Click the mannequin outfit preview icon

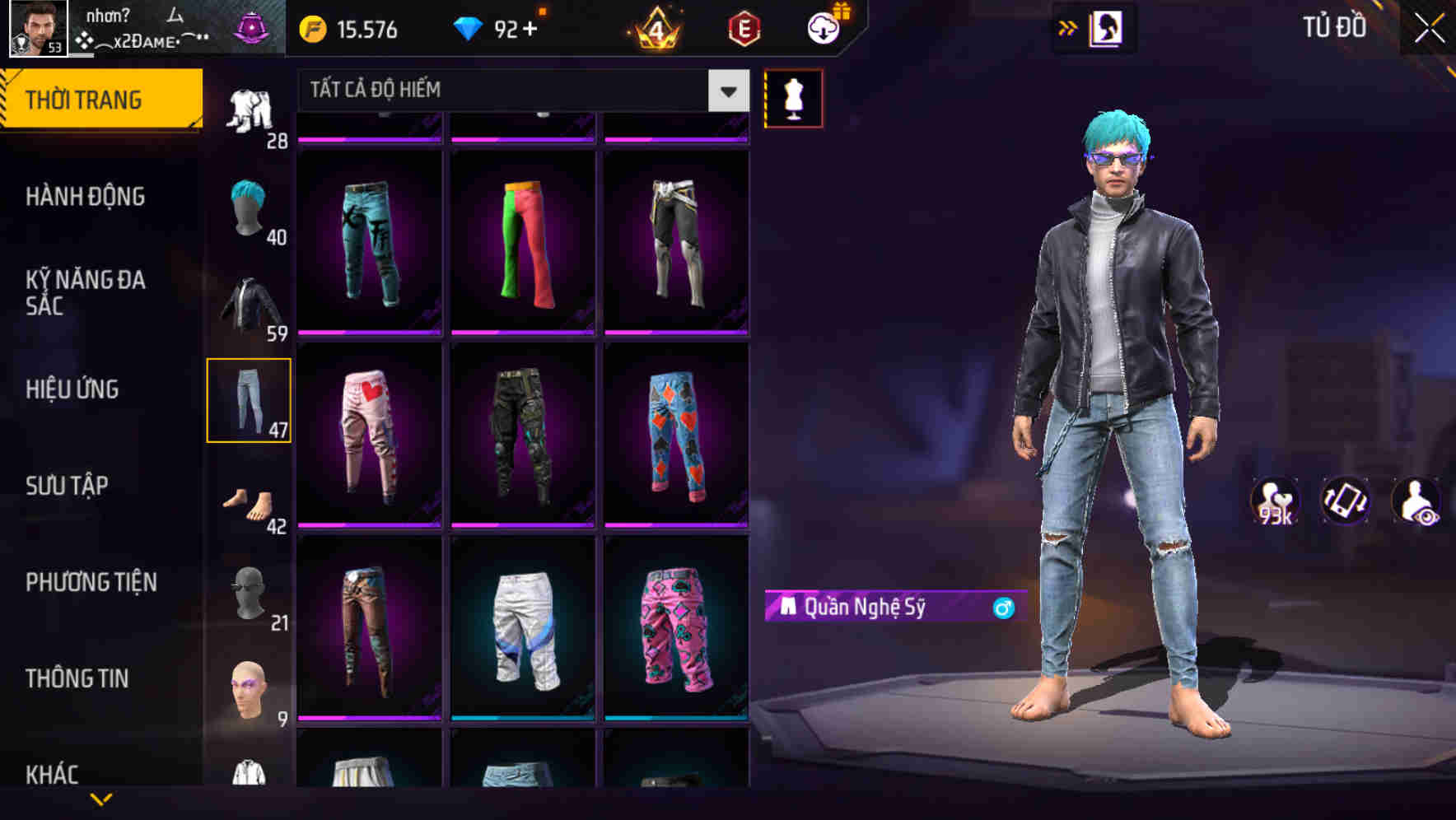[x=793, y=98]
